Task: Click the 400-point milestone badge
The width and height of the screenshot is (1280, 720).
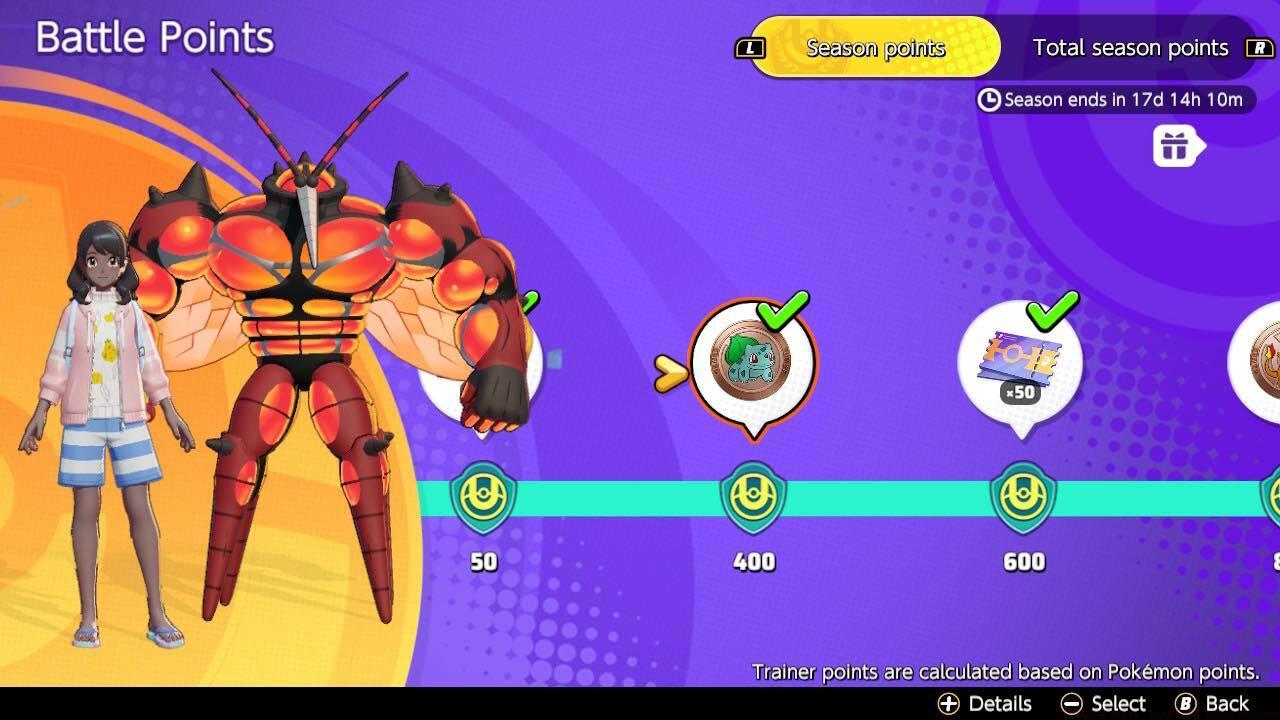Action: [753, 497]
